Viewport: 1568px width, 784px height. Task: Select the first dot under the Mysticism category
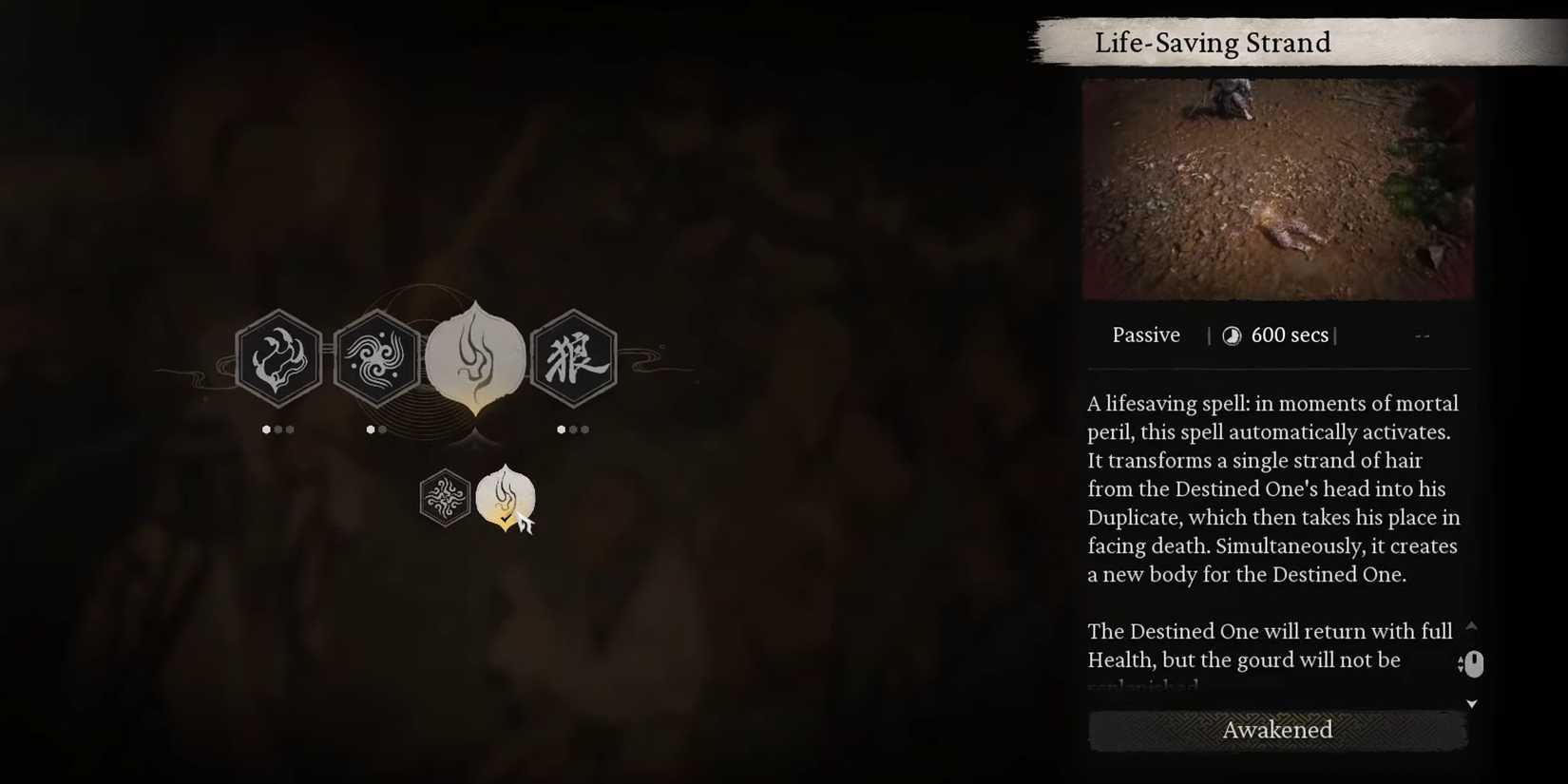[267, 430]
